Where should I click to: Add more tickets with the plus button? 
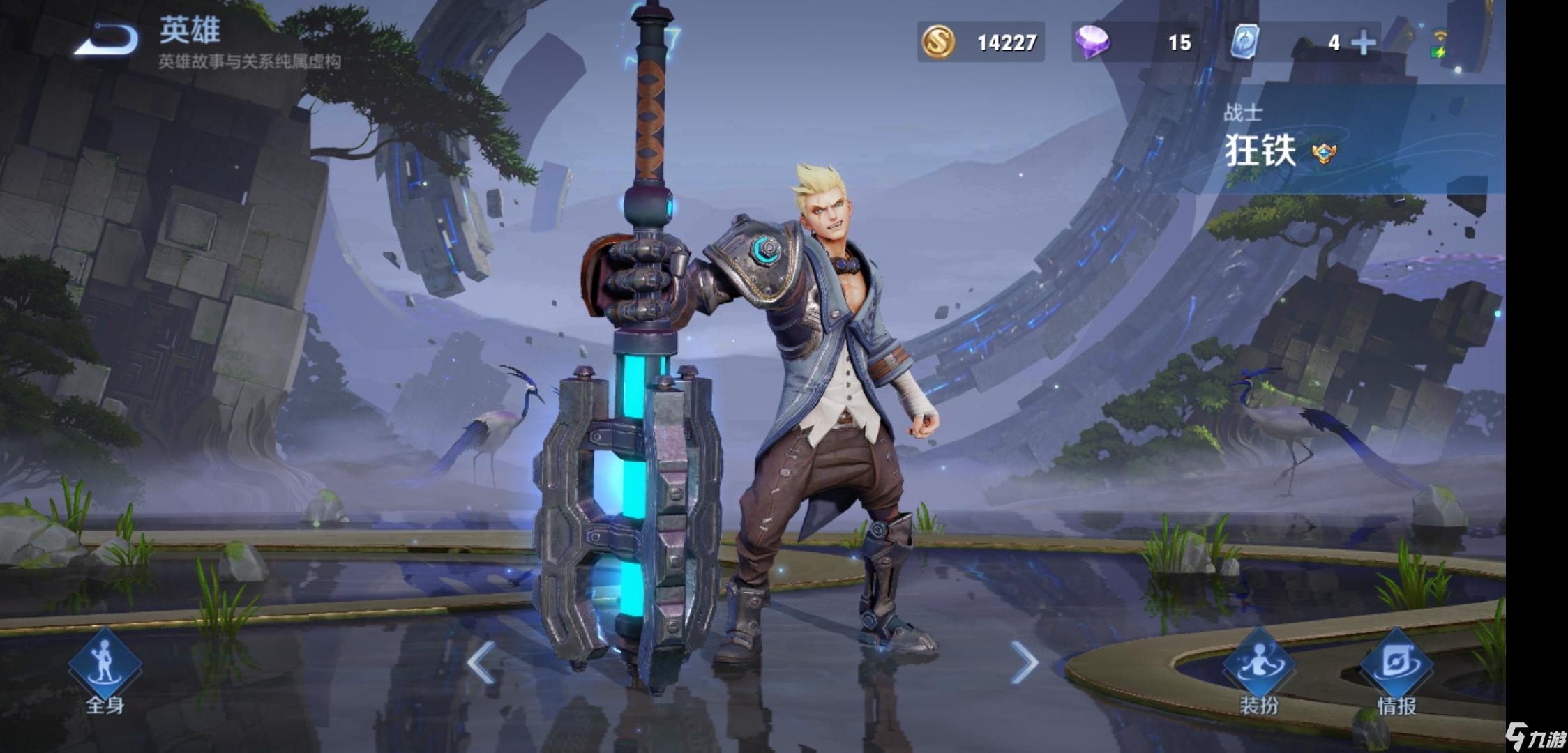pyautogui.click(x=1363, y=43)
